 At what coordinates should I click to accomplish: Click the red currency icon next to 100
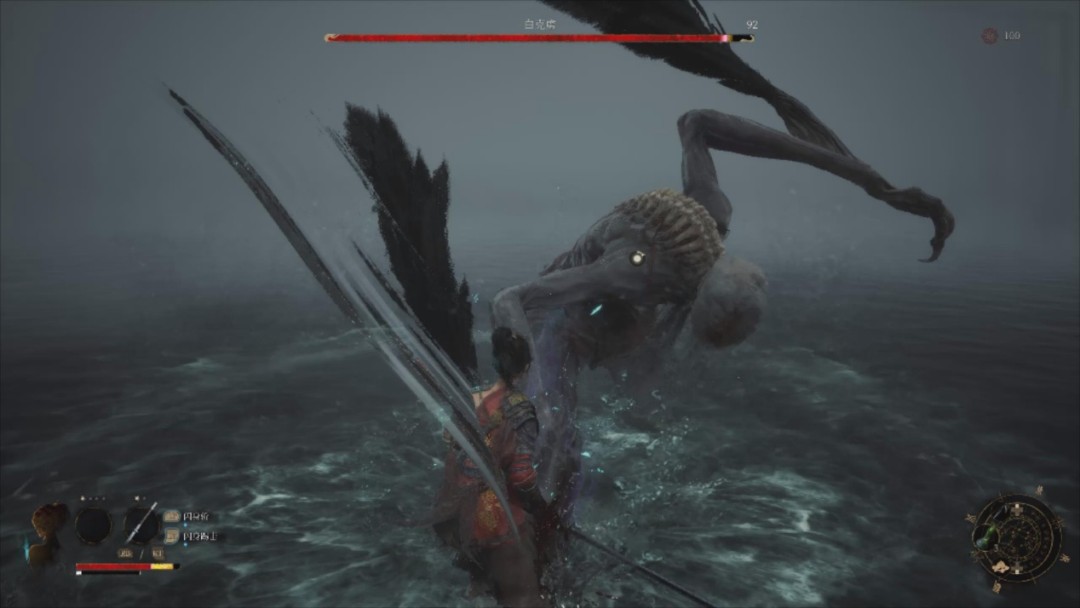pyautogui.click(x=989, y=36)
